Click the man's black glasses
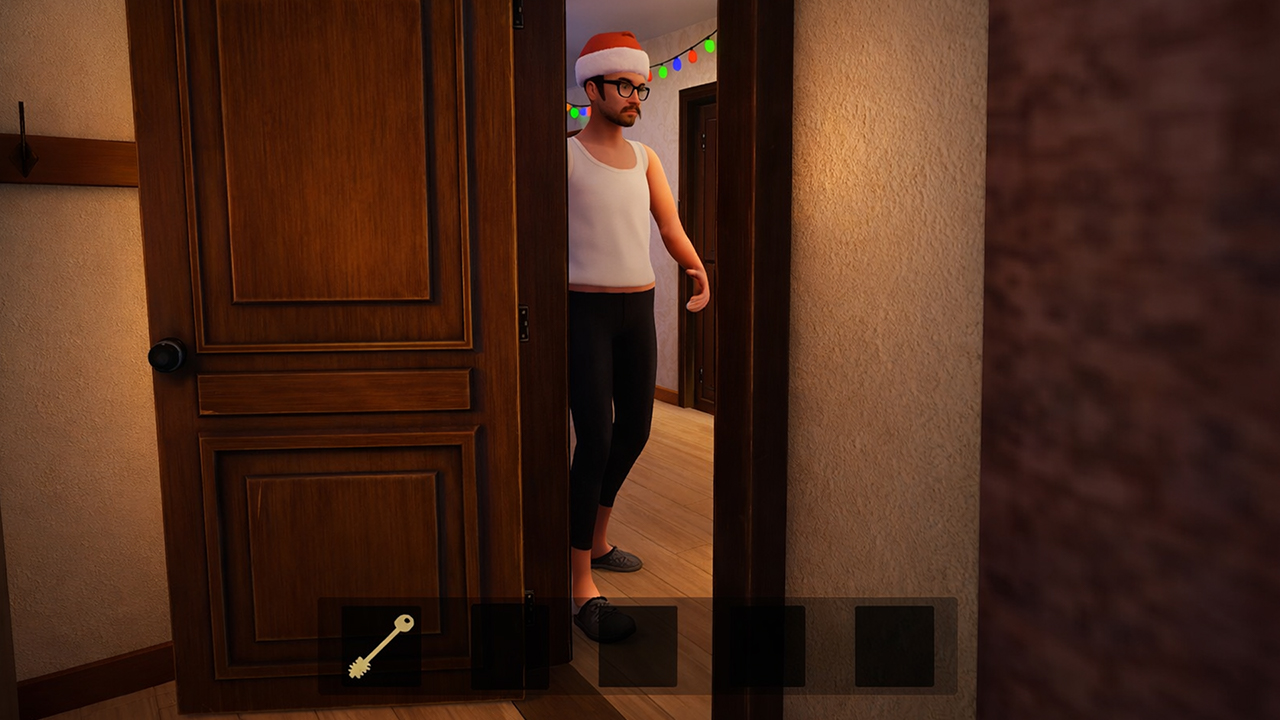The image size is (1280, 720). point(627,90)
